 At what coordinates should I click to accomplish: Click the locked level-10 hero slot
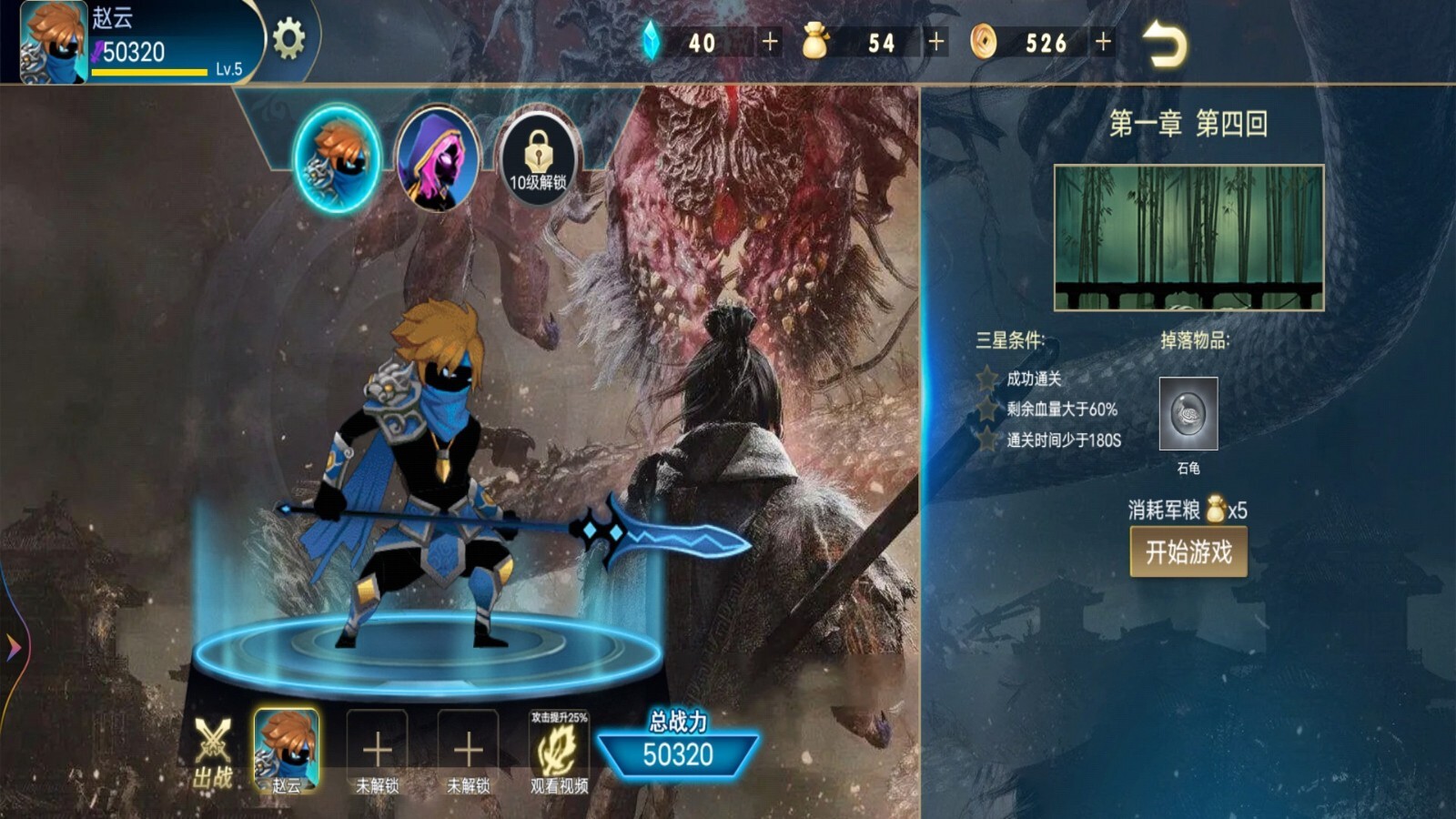(x=538, y=158)
